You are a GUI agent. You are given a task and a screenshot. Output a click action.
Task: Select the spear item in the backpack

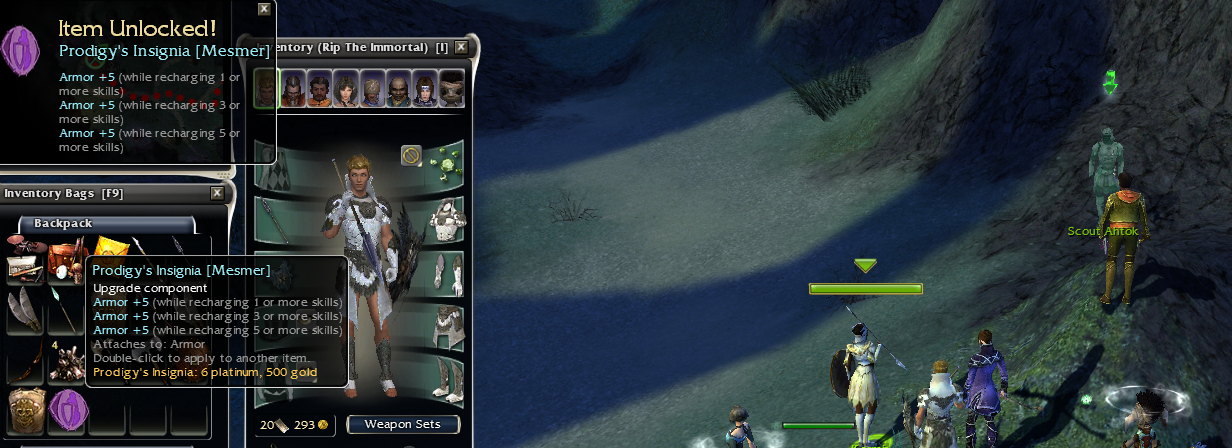pyautogui.click(x=64, y=314)
